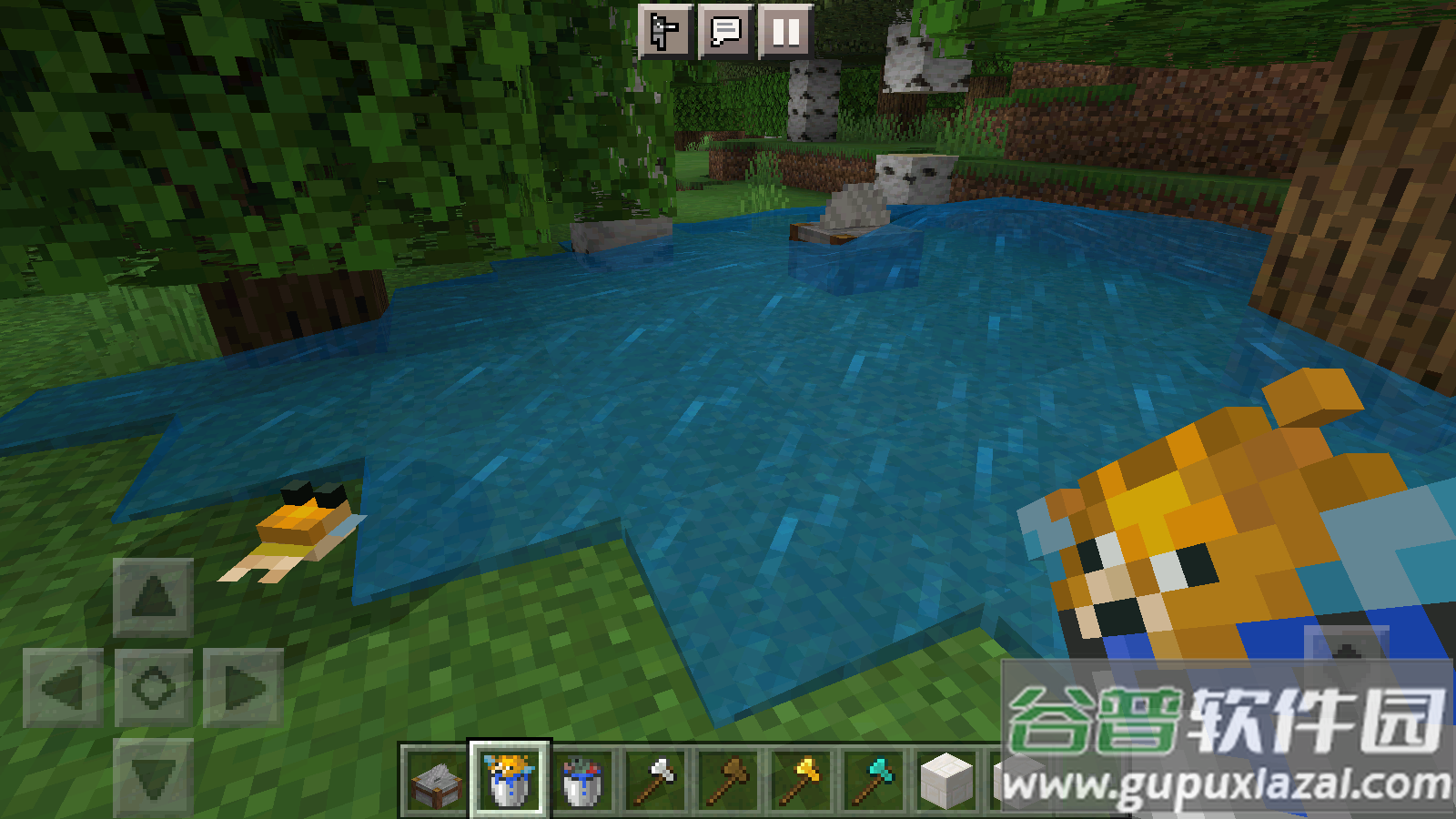Tap the move backward arrow
The height and width of the screenshot is (819, 1456).
[153, 776]
